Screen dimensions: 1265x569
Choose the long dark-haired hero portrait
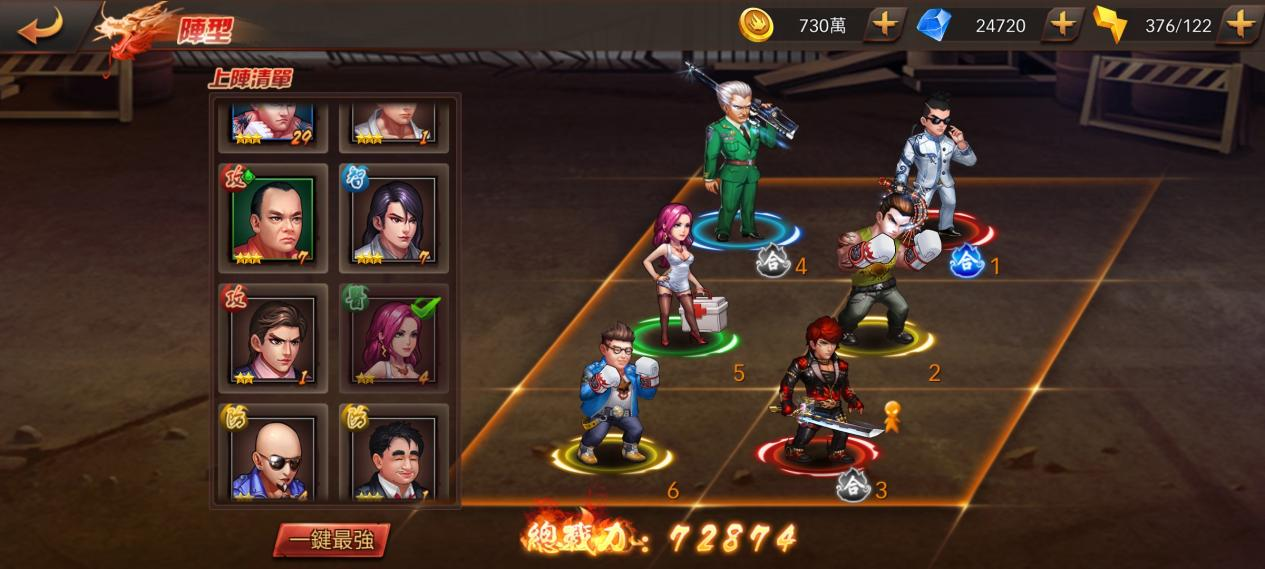coord(394,219)
